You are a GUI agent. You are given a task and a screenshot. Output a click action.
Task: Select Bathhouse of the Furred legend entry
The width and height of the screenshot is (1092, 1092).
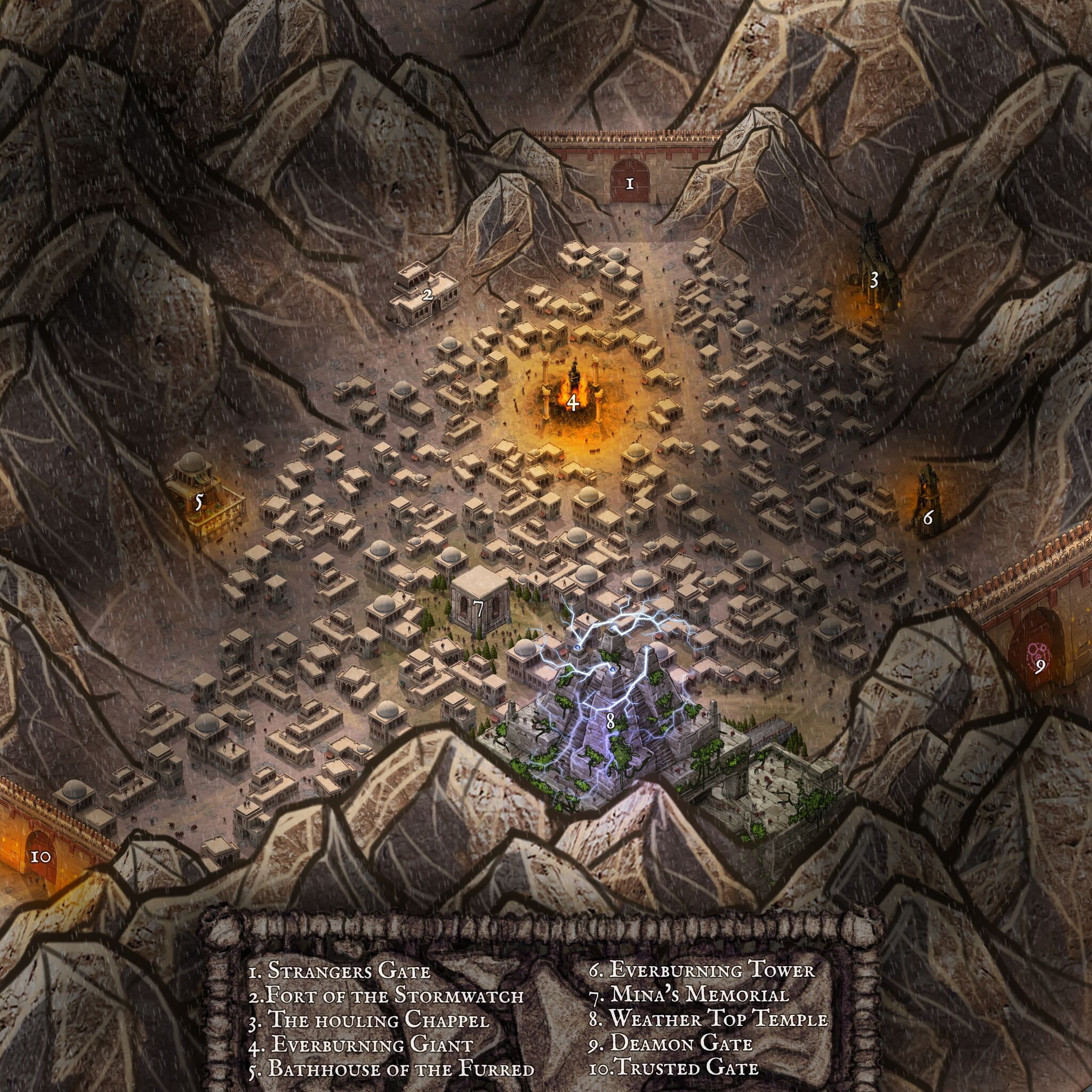coord(391,1070)
